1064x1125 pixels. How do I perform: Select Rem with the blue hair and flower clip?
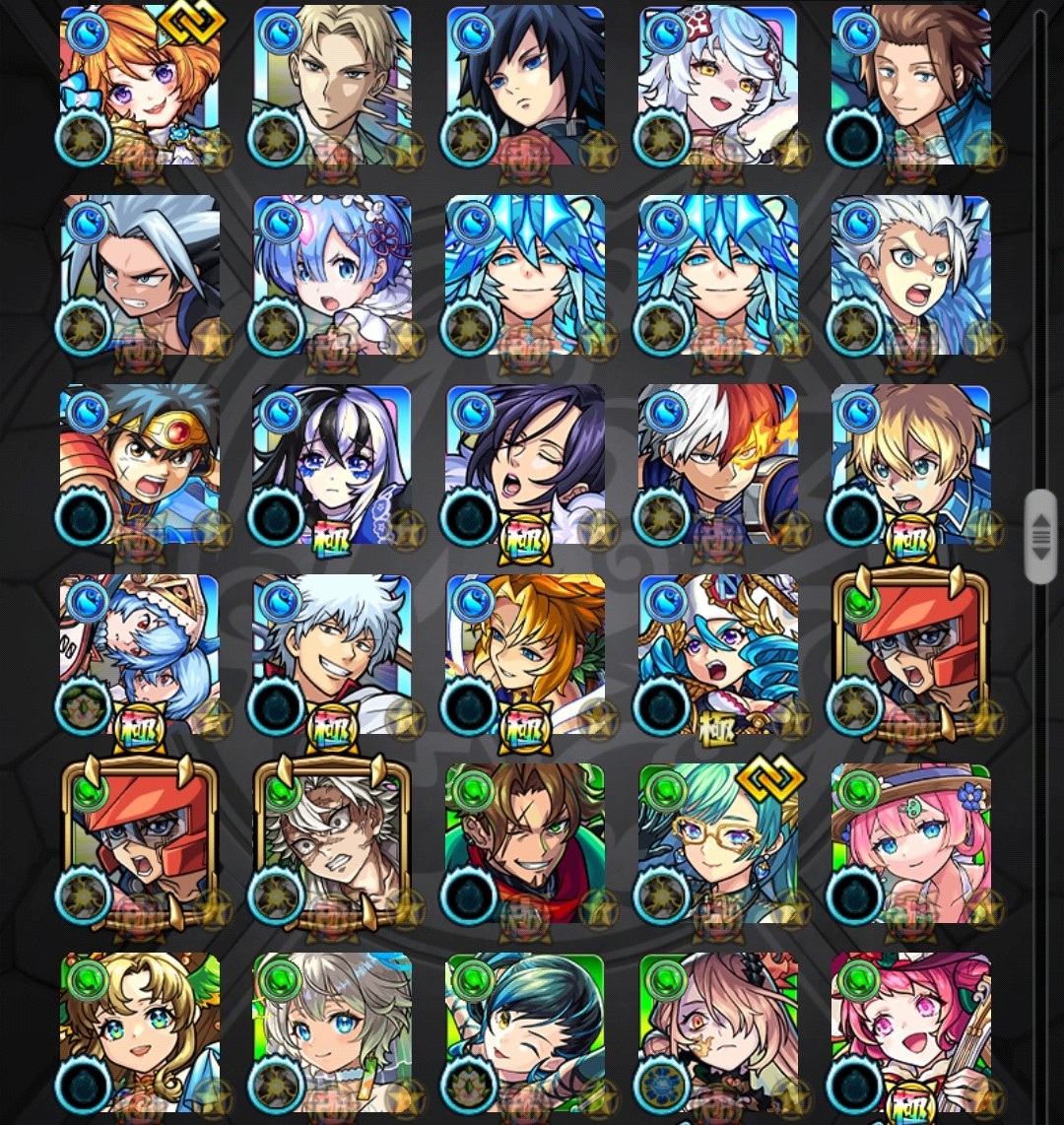point(332,275)
